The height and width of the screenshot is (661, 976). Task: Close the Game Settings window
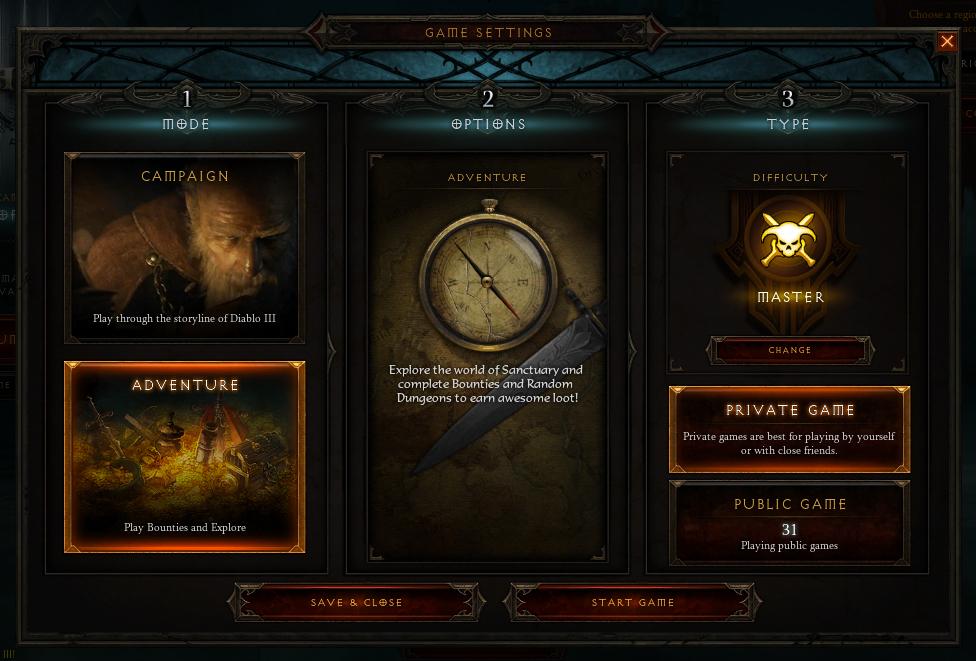tap(946, 41)
